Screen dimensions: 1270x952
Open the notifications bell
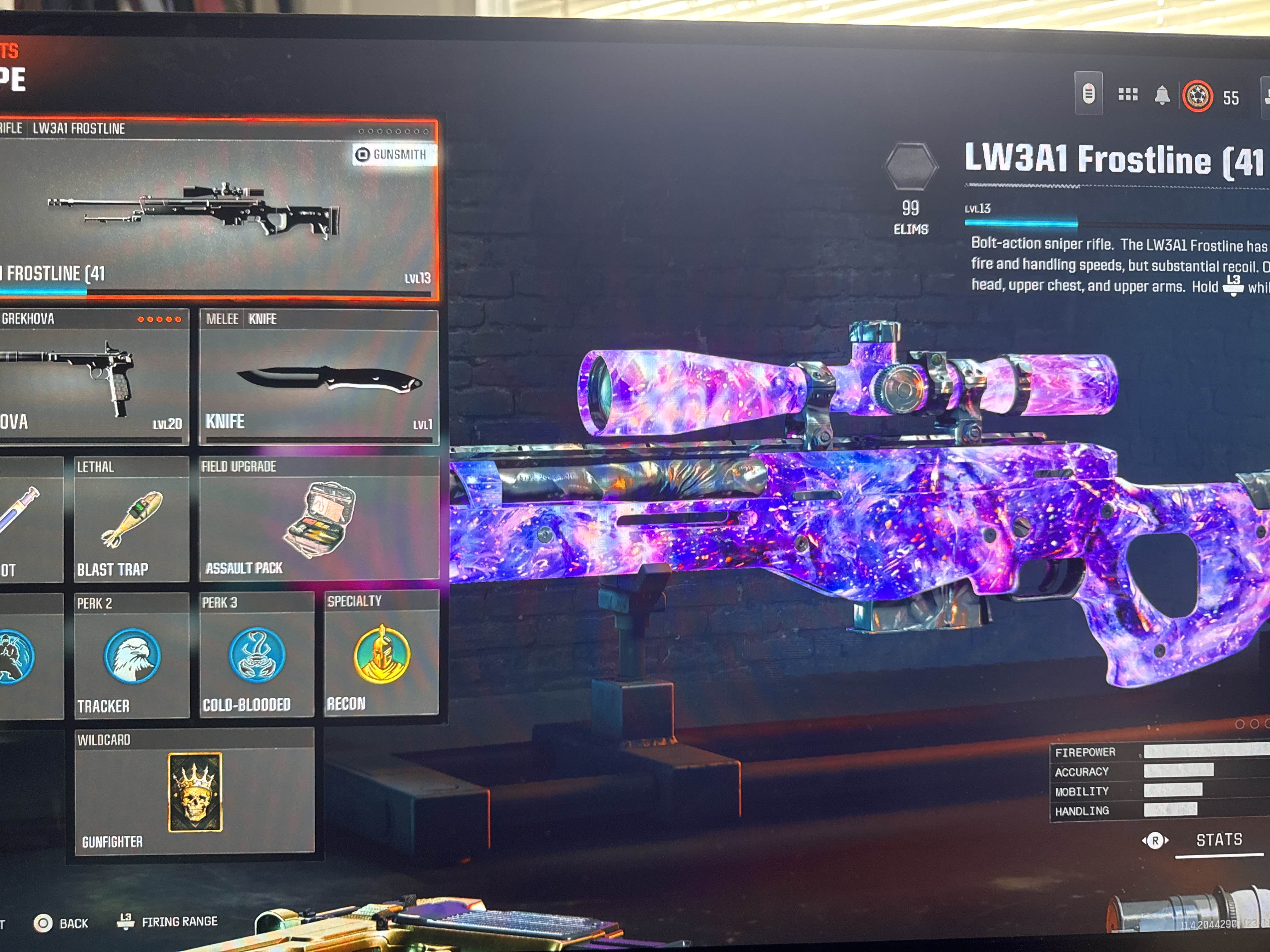click(x=1162, y=95)
